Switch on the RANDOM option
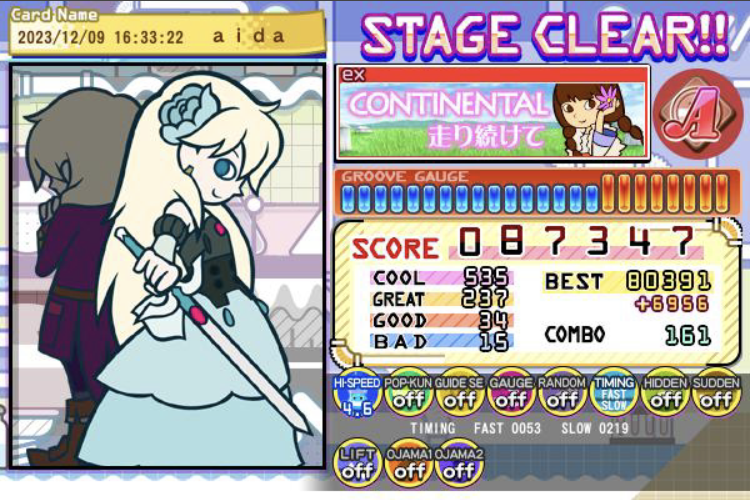Viewport: 750px width, 500px height. [562, 396]
